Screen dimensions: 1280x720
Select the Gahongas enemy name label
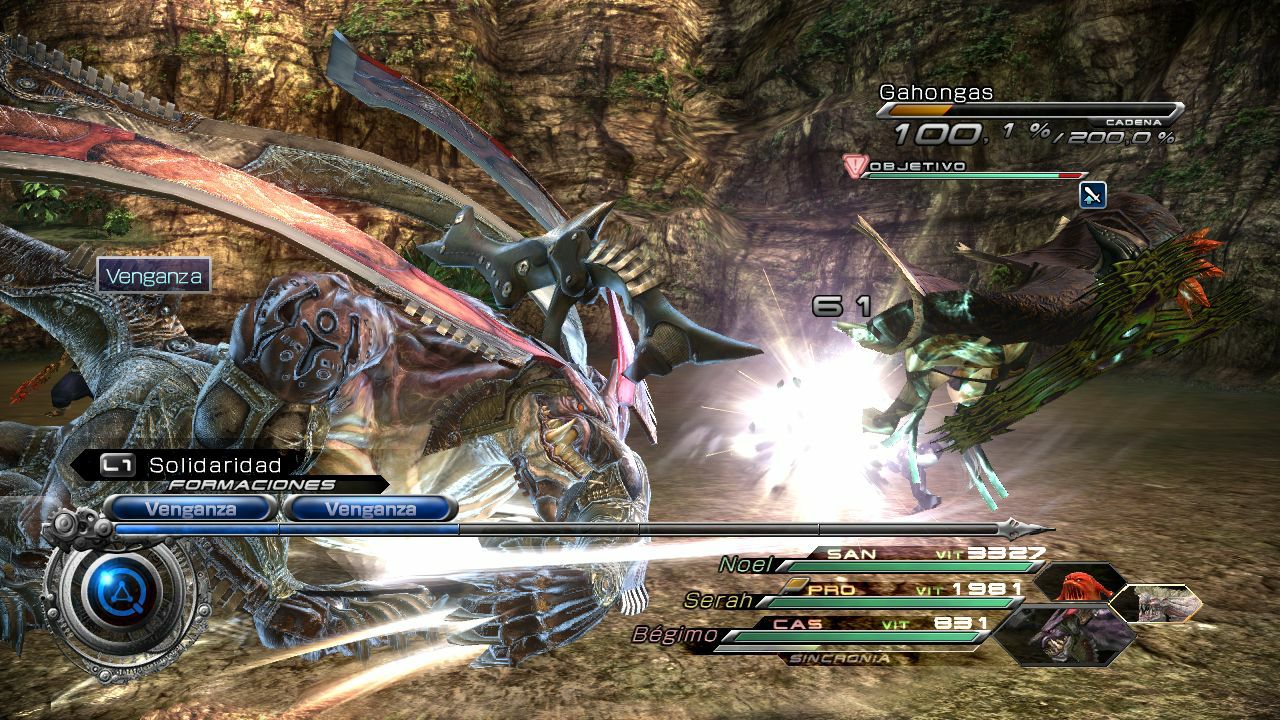(937, 92)
